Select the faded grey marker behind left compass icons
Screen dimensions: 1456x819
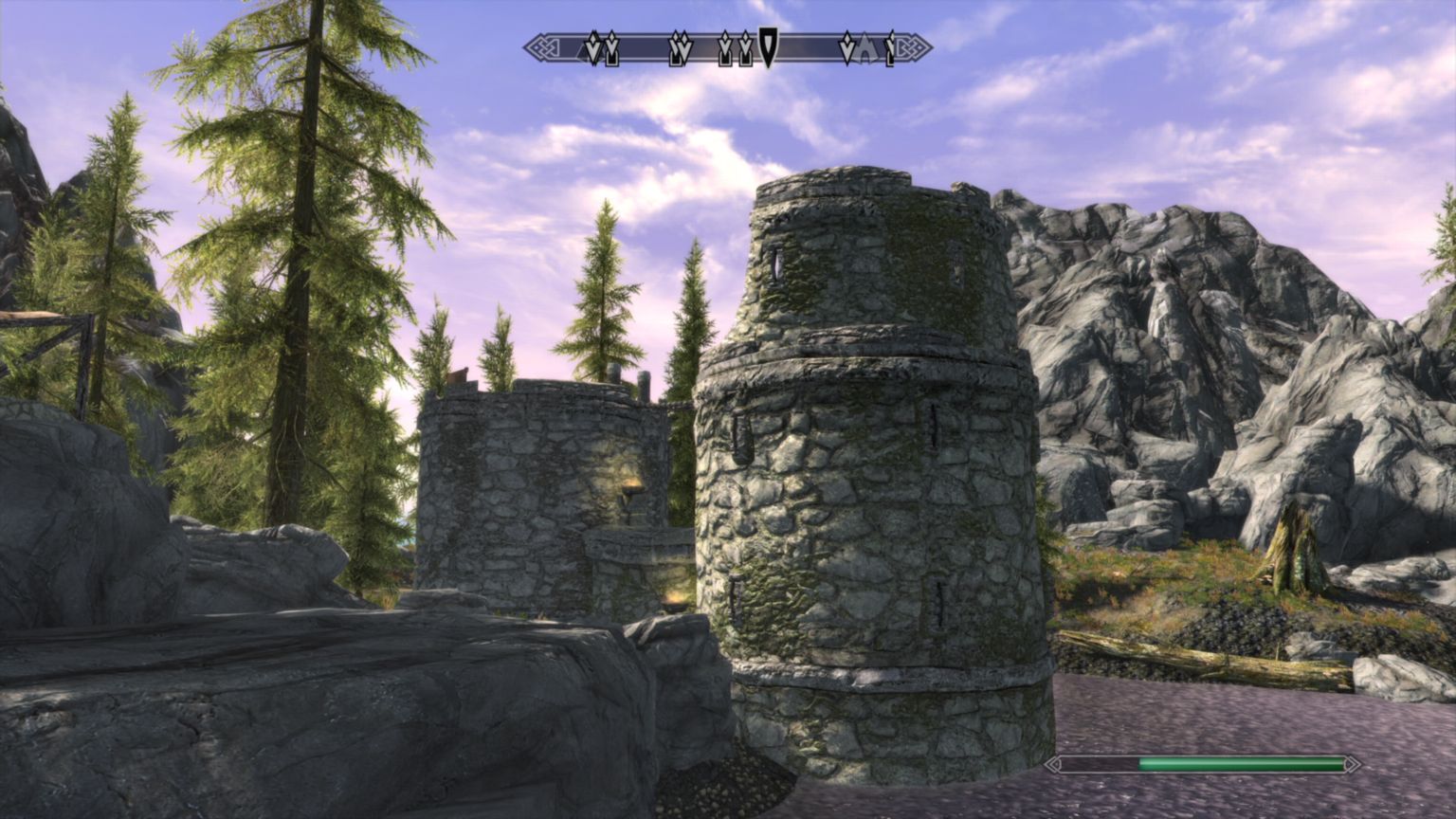click(581, 52)
